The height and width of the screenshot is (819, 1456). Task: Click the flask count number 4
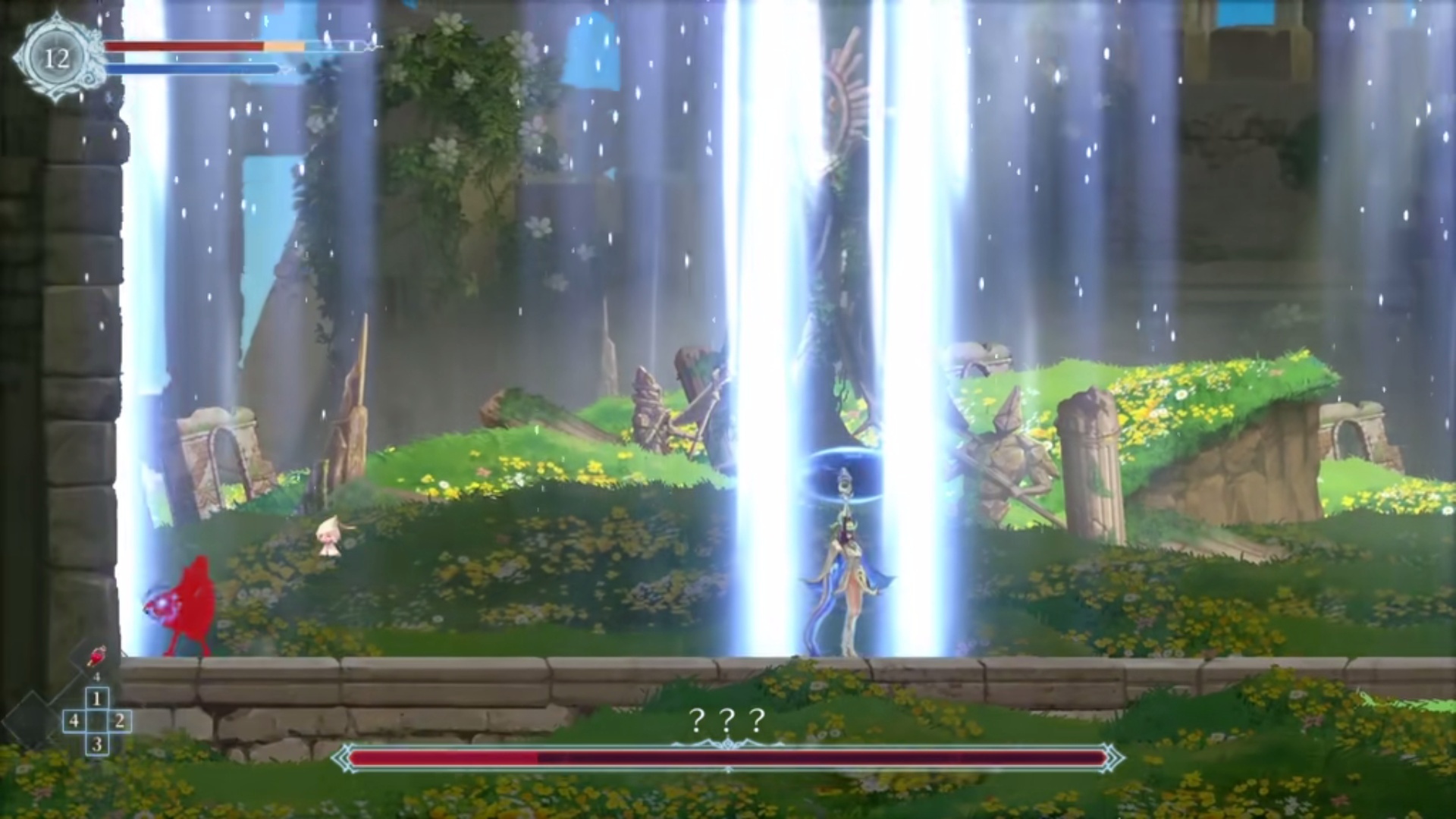point(97,675)
